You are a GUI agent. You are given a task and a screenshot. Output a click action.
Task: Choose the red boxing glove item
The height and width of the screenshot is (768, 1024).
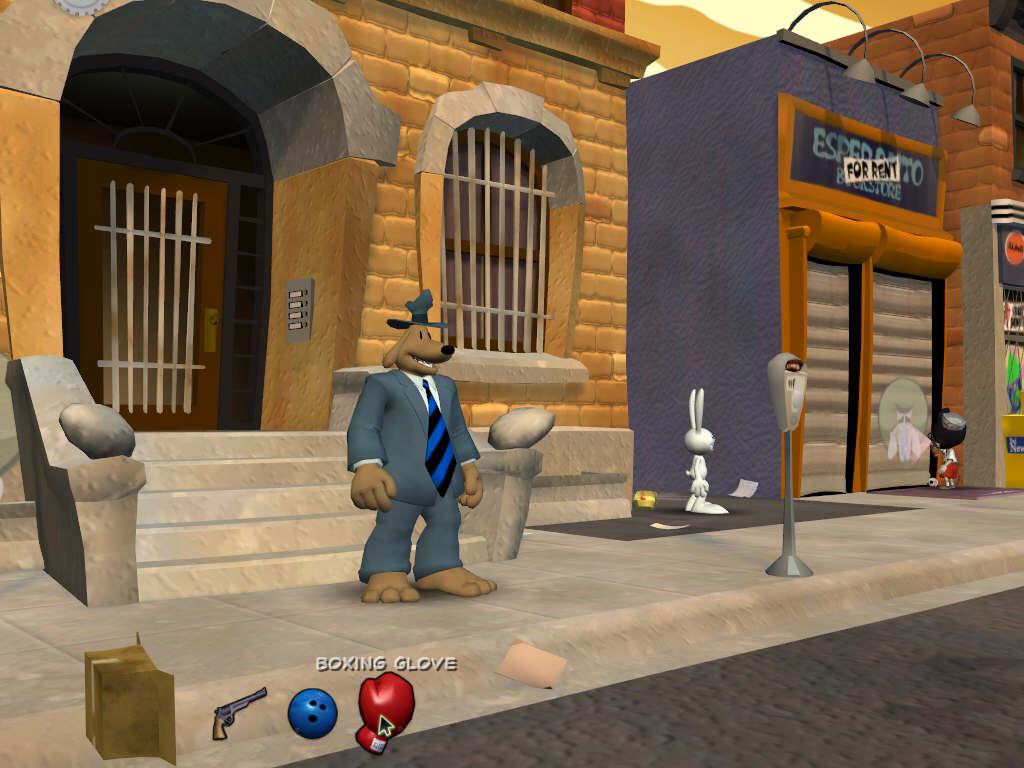[382, 708]
